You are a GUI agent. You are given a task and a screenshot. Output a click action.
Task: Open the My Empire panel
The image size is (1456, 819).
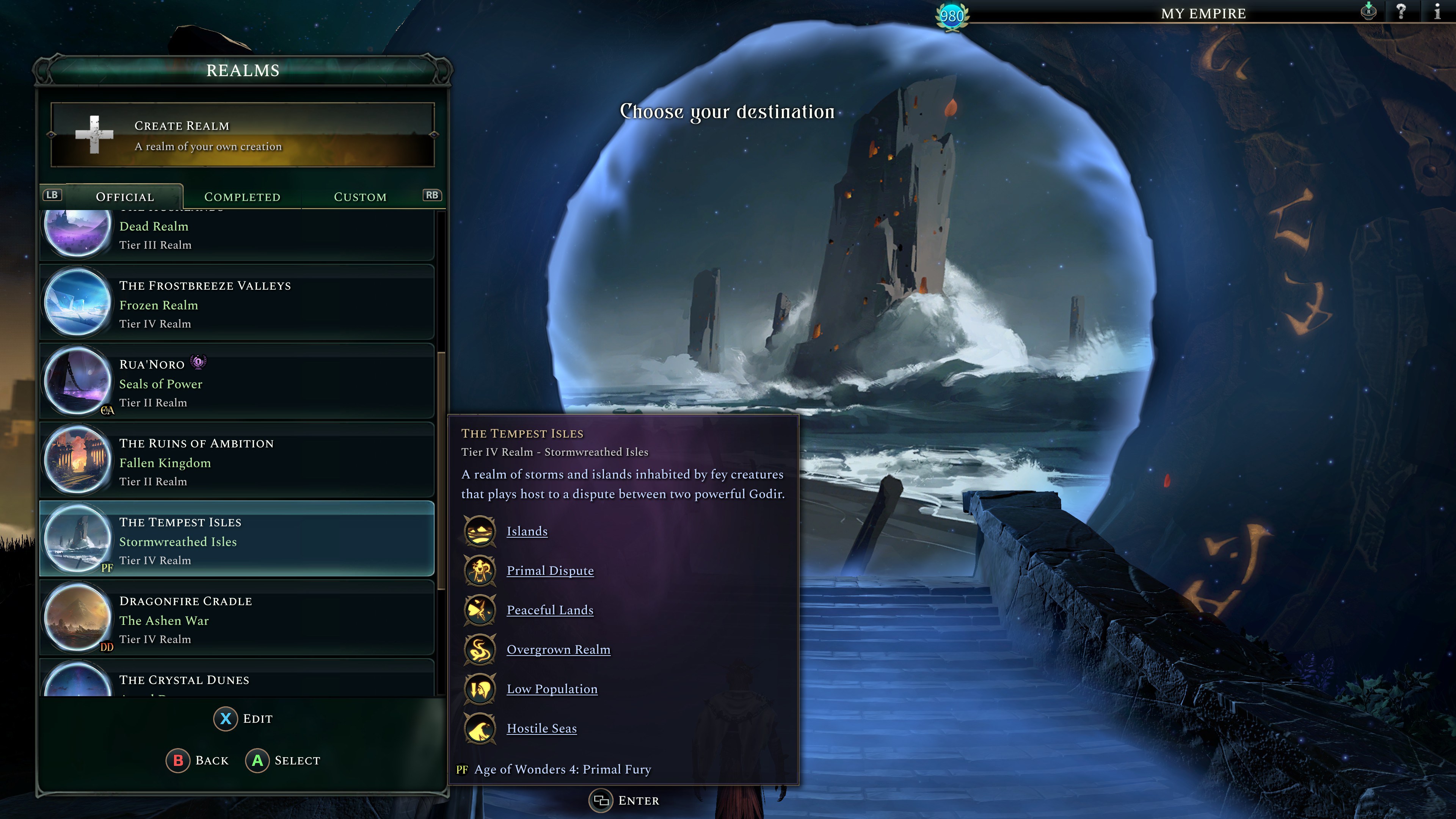coord(1203,14)
